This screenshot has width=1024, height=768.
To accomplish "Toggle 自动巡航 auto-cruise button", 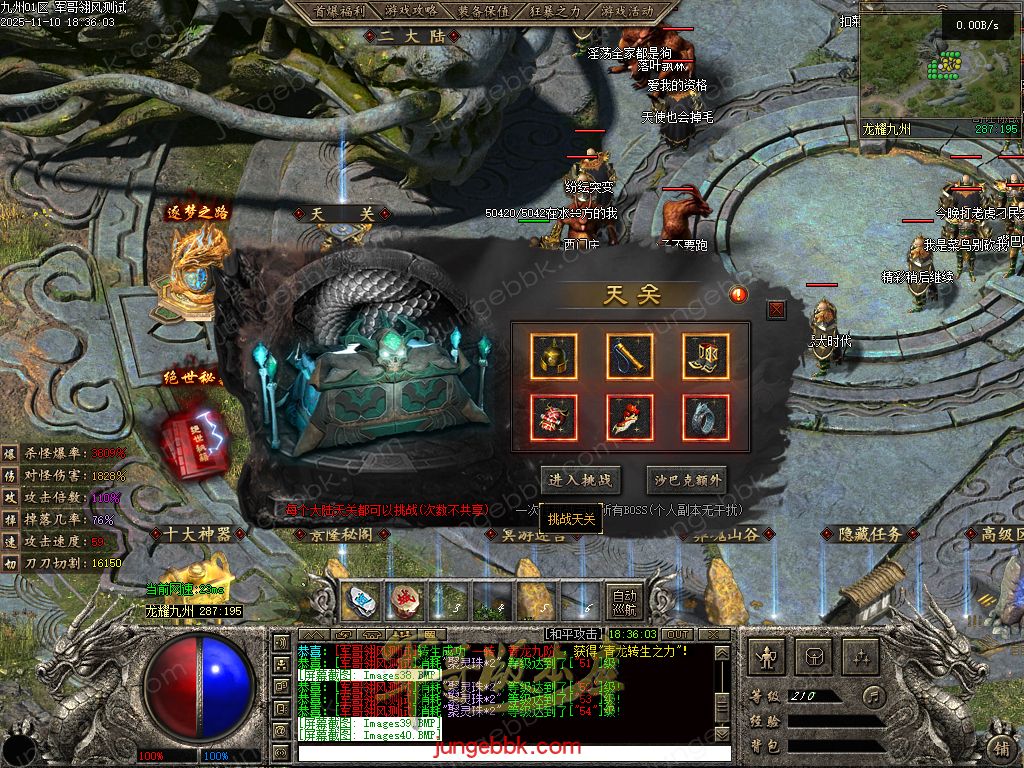I will [x=624, y=601].
